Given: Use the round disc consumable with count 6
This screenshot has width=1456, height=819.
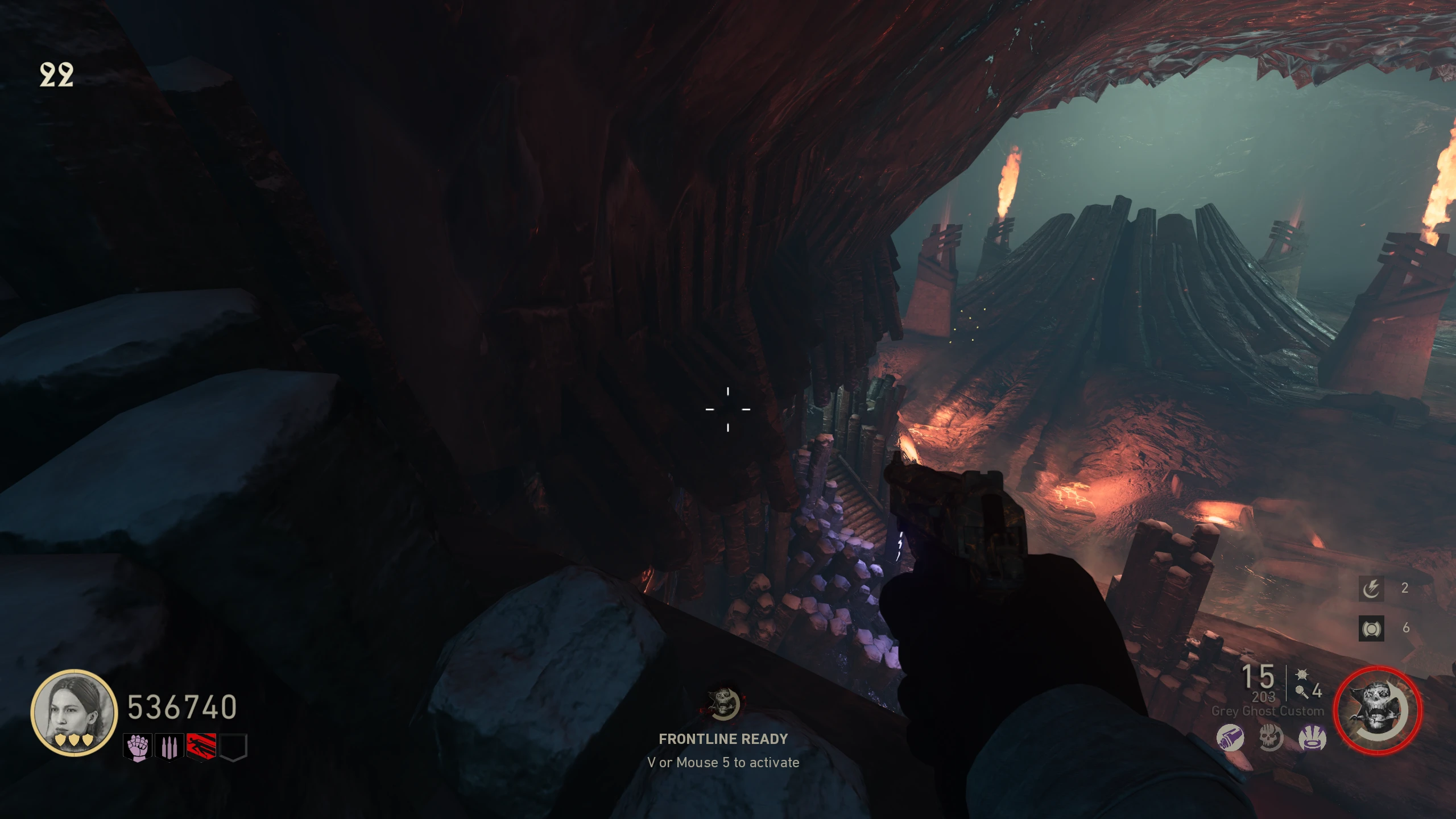Looking at the screenshot, I should (x=1371, y=628).
